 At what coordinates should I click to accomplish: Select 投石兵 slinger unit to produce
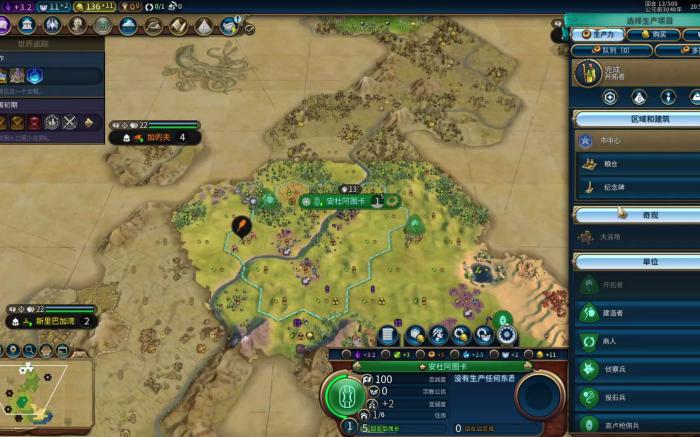point(640,397)
